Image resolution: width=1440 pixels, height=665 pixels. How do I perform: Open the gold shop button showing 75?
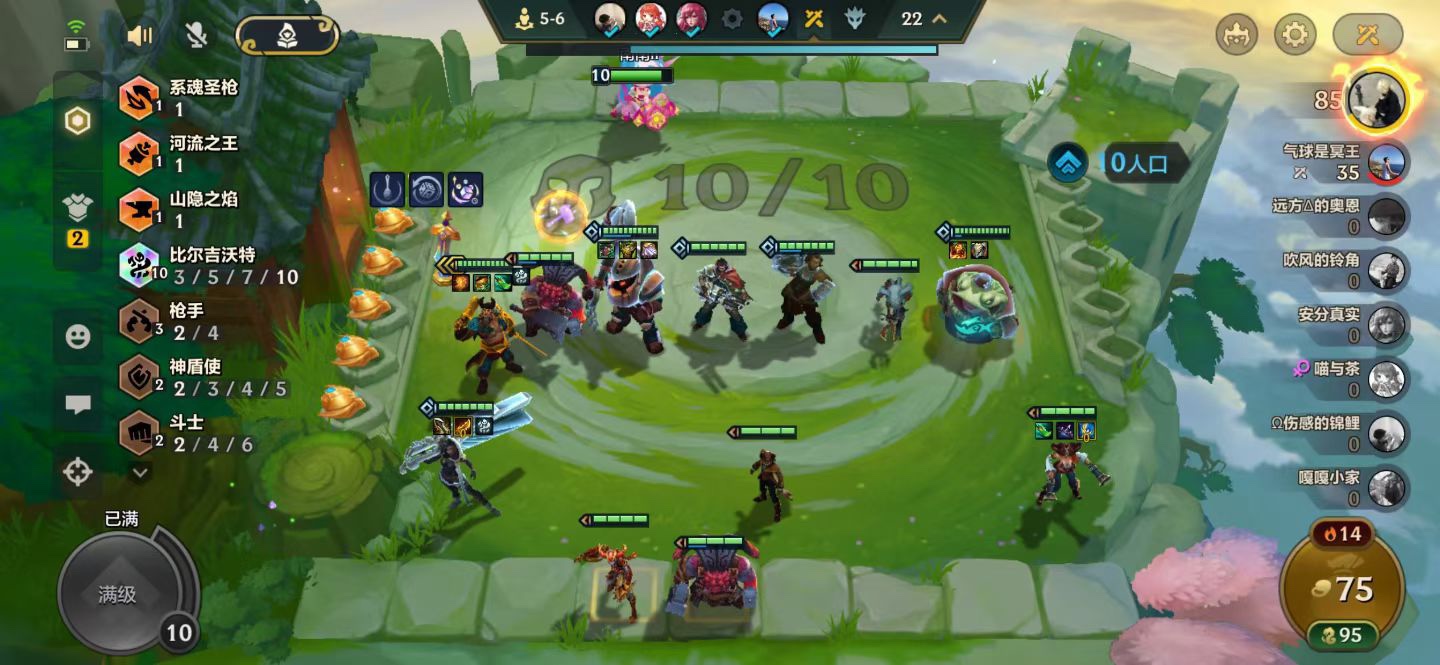pos(1342,589)
